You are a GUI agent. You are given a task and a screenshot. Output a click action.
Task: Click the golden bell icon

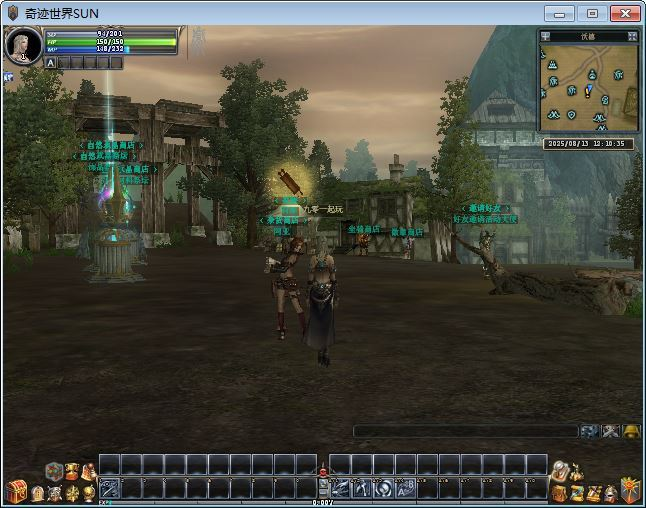(x=631, y=431)
